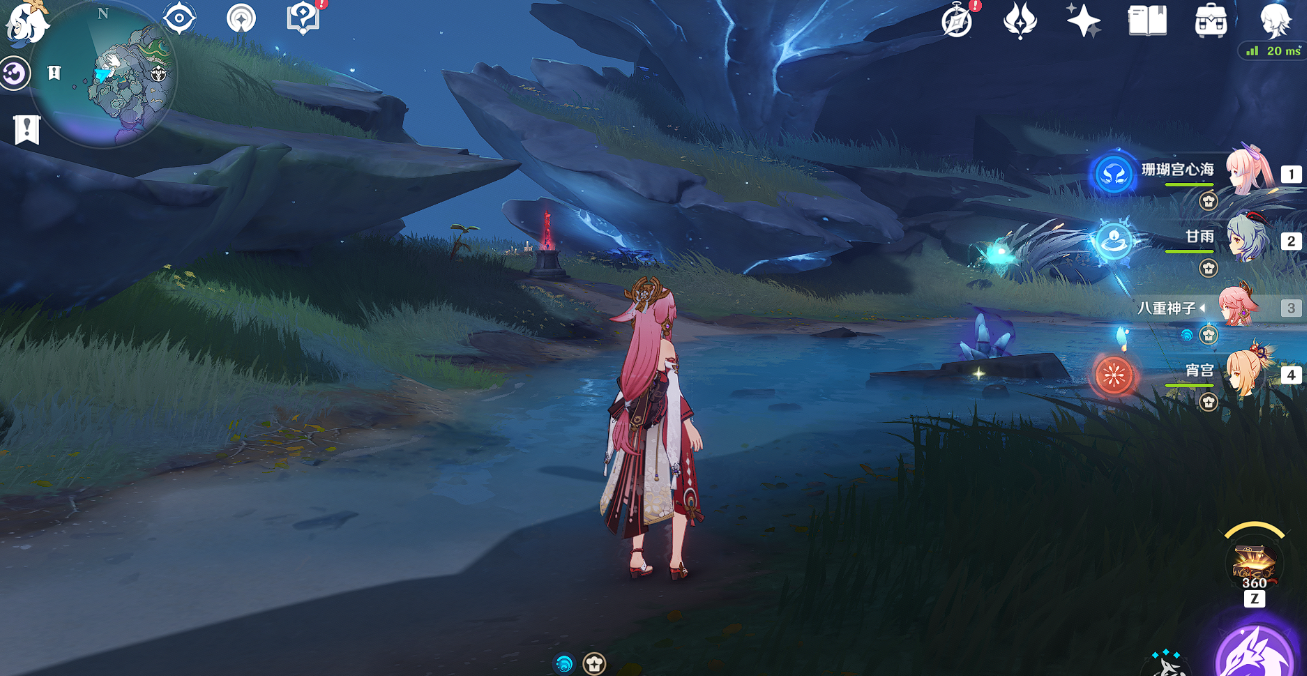Click the purple swirl icon beside the minimap

coord(14,74)
